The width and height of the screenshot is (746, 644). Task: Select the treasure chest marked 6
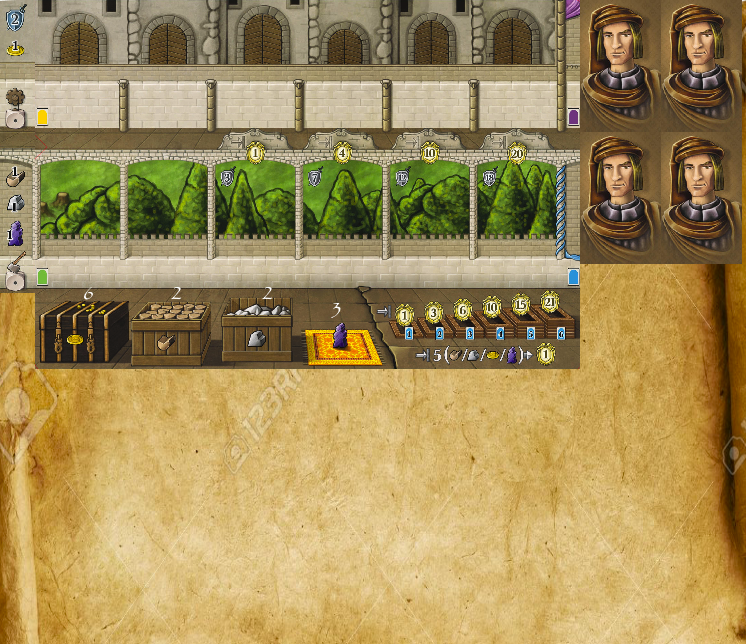pos(85,333)
